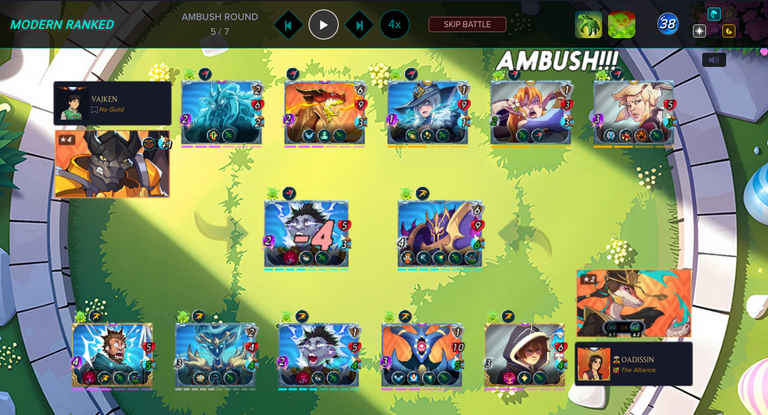768x415 pixels.
Task: Select the orange dragon monster card
Action: coord(324,112)
